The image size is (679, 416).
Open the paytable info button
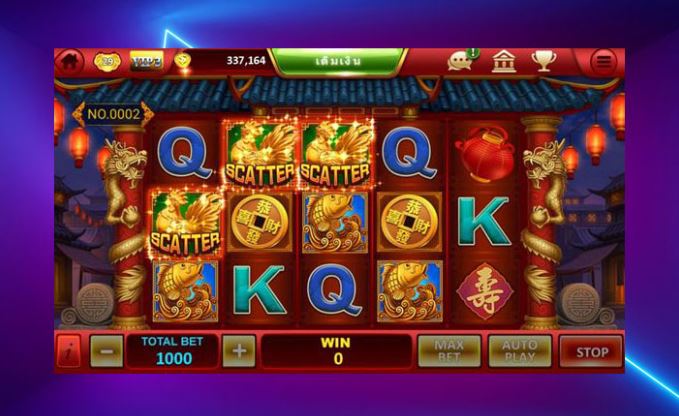[70, 351]
